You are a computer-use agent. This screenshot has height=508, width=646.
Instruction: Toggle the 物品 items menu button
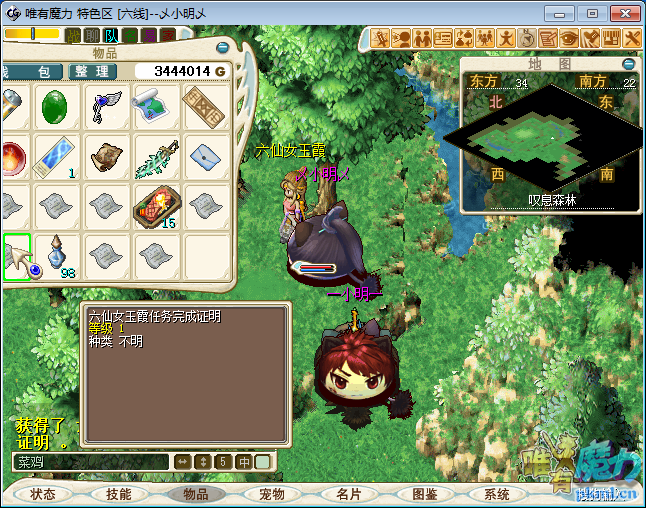pyautogui.click(x=196, y=494)
